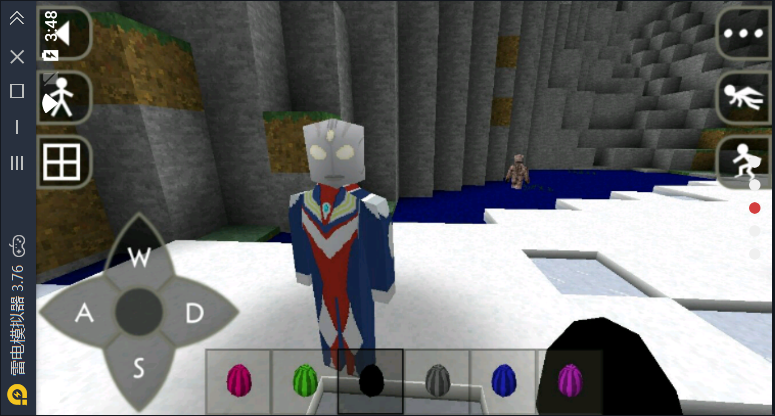Move backward with the S pad
This screenshot has height=416, width=775.
pyautogui.click(x=139, y=369)
